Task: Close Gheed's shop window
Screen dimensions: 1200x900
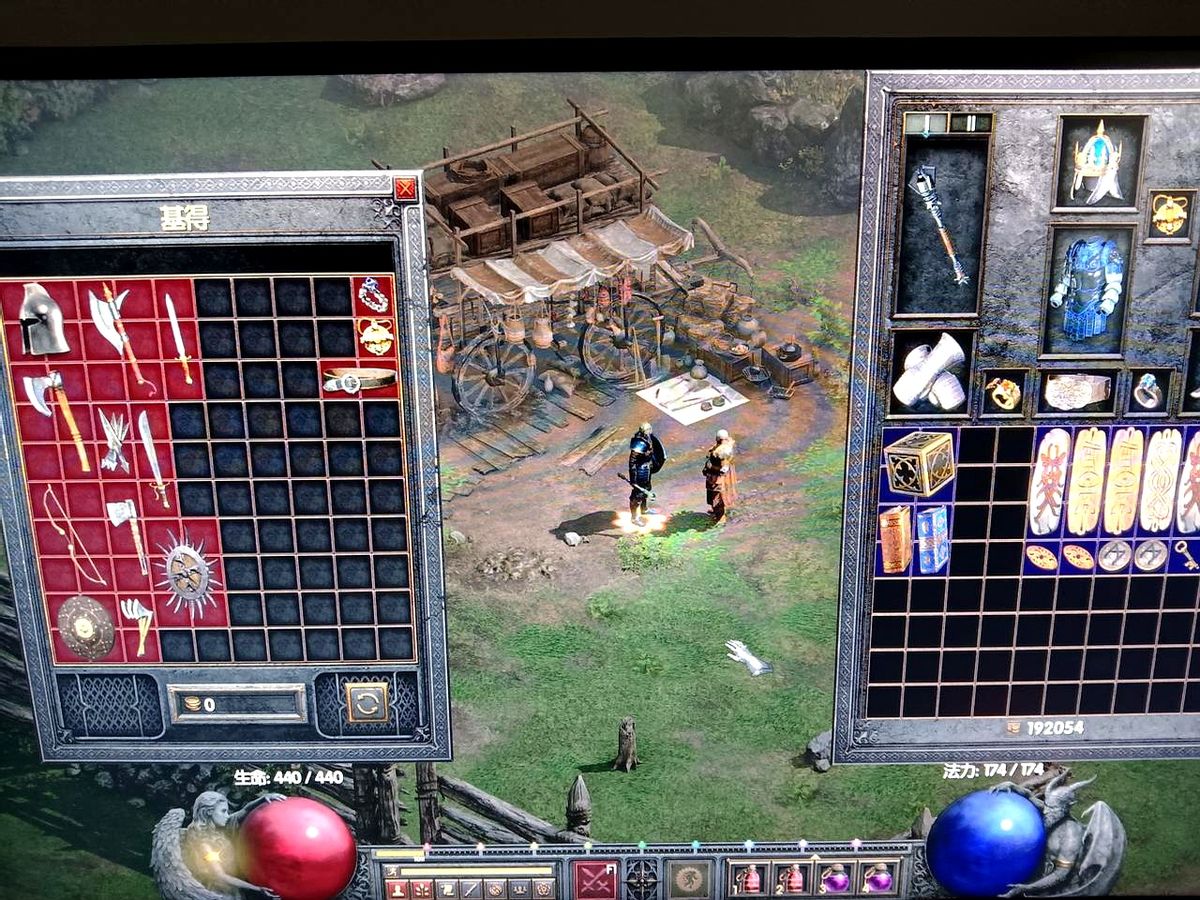Action: [x=405, y=189]
